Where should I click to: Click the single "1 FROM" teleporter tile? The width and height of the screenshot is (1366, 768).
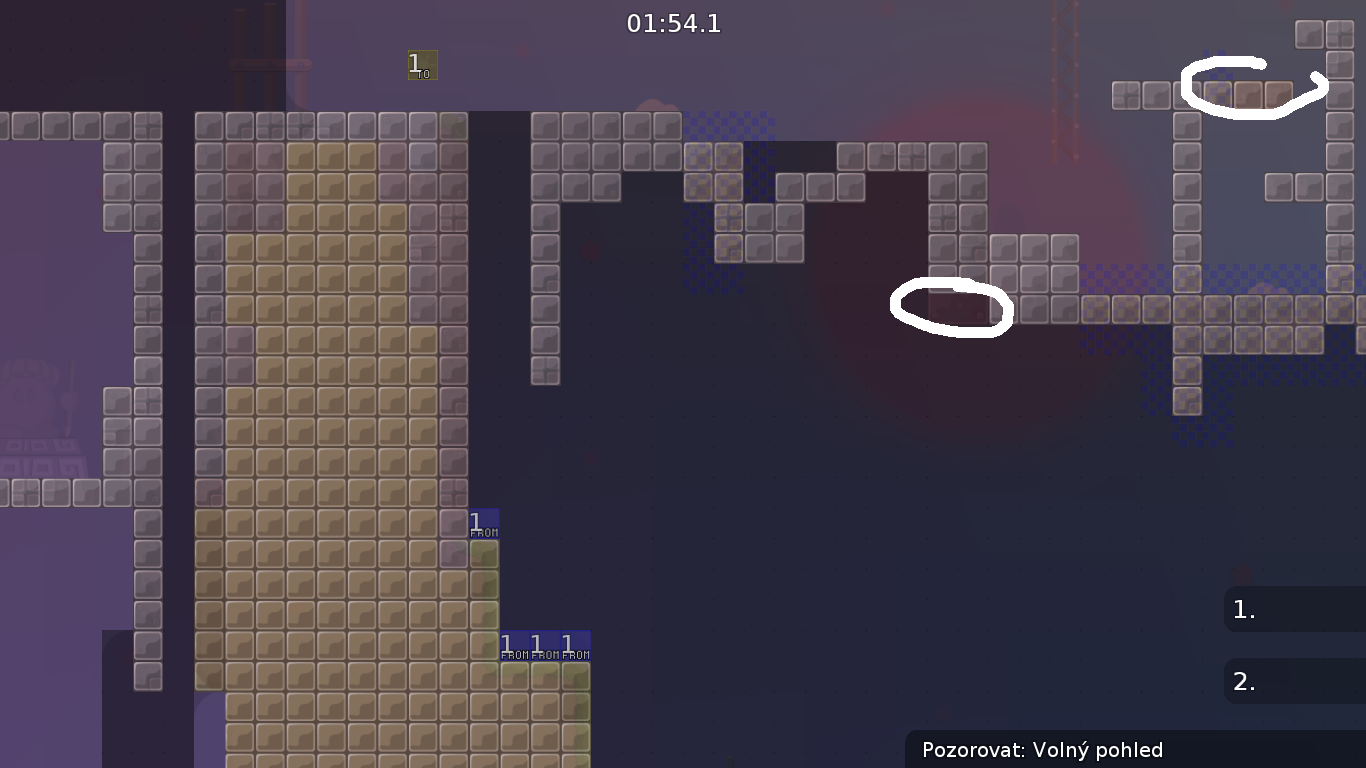tap(483, 523)
